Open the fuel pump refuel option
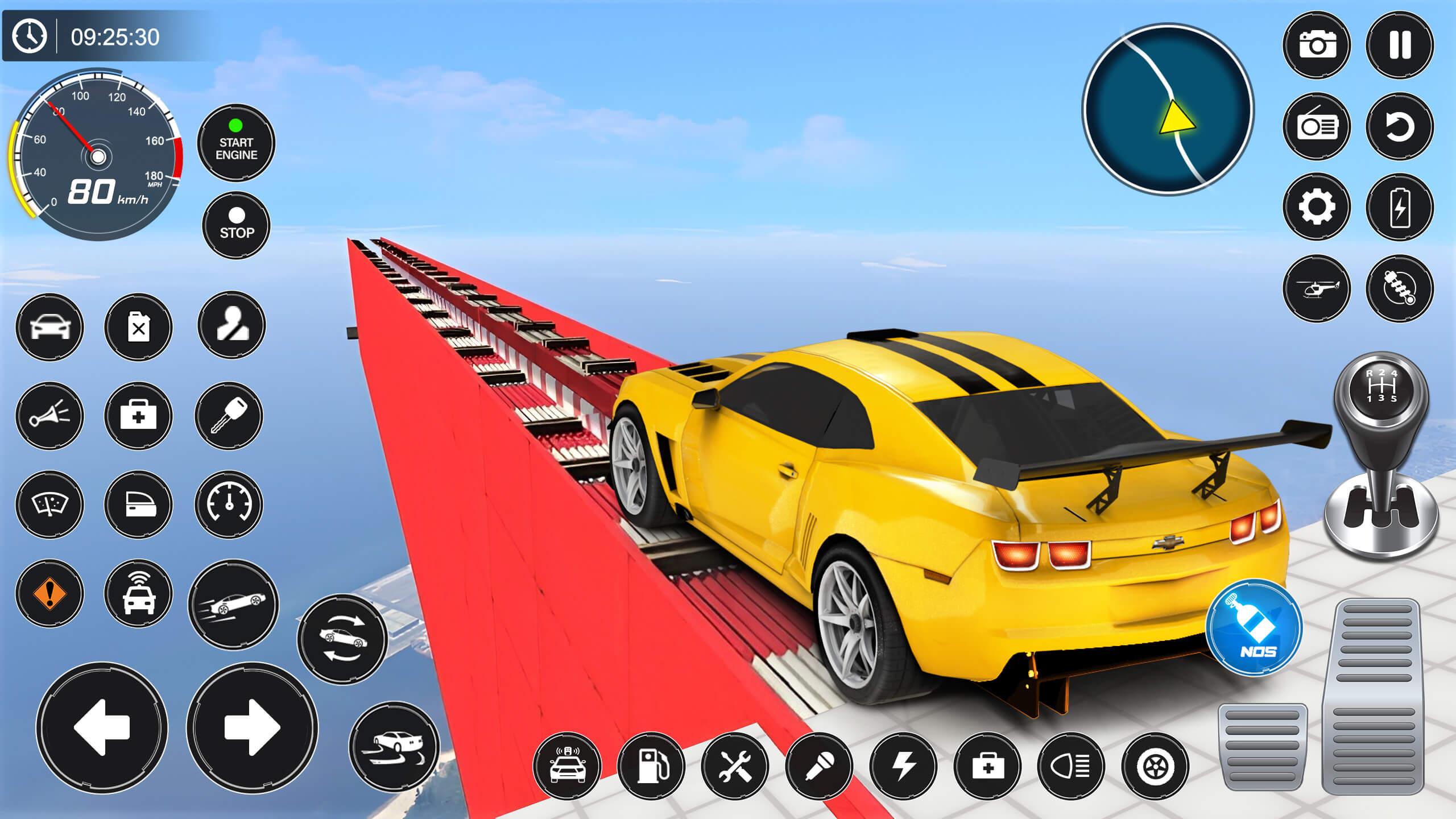Screen dimensions: 1456x819 pos(651,766)
